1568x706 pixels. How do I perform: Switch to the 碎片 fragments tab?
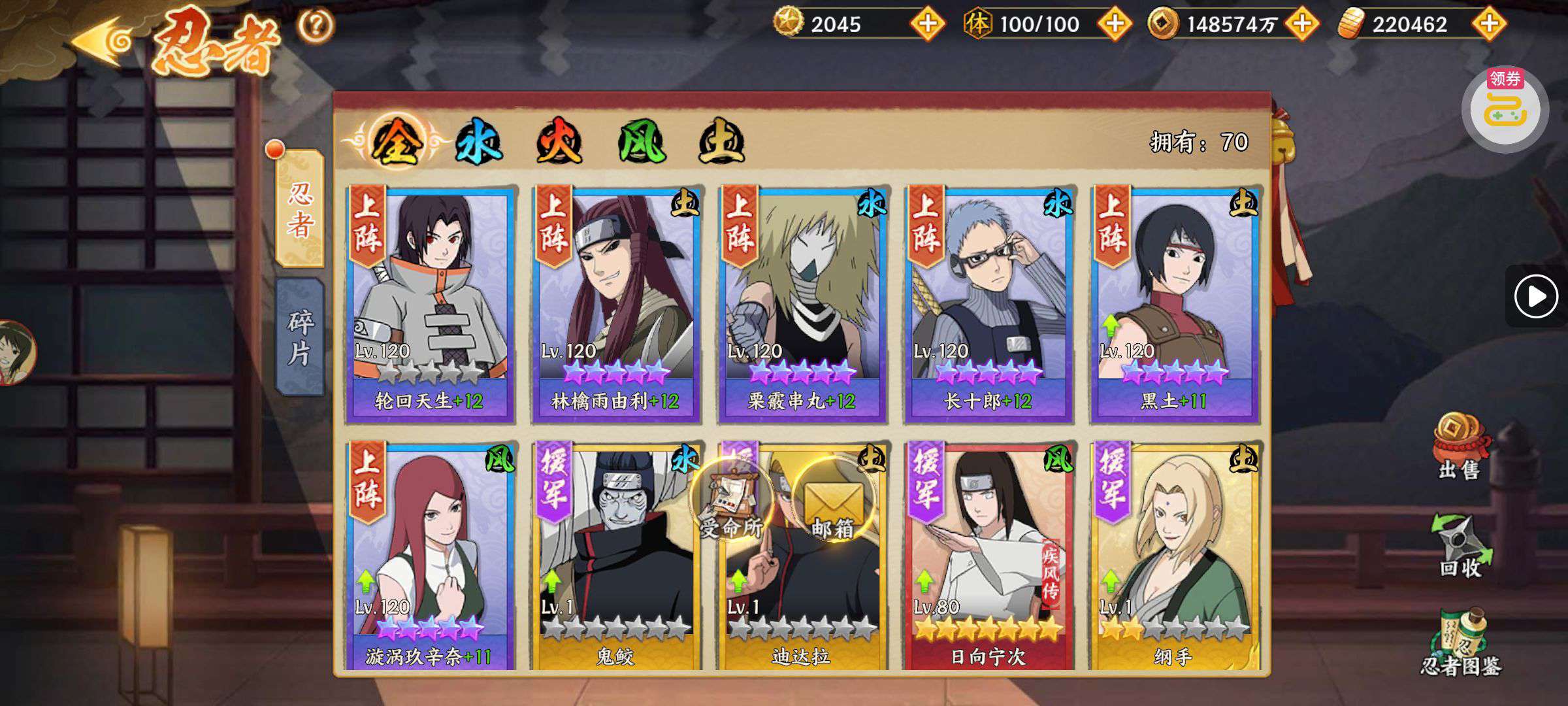[x=300, y=337]
